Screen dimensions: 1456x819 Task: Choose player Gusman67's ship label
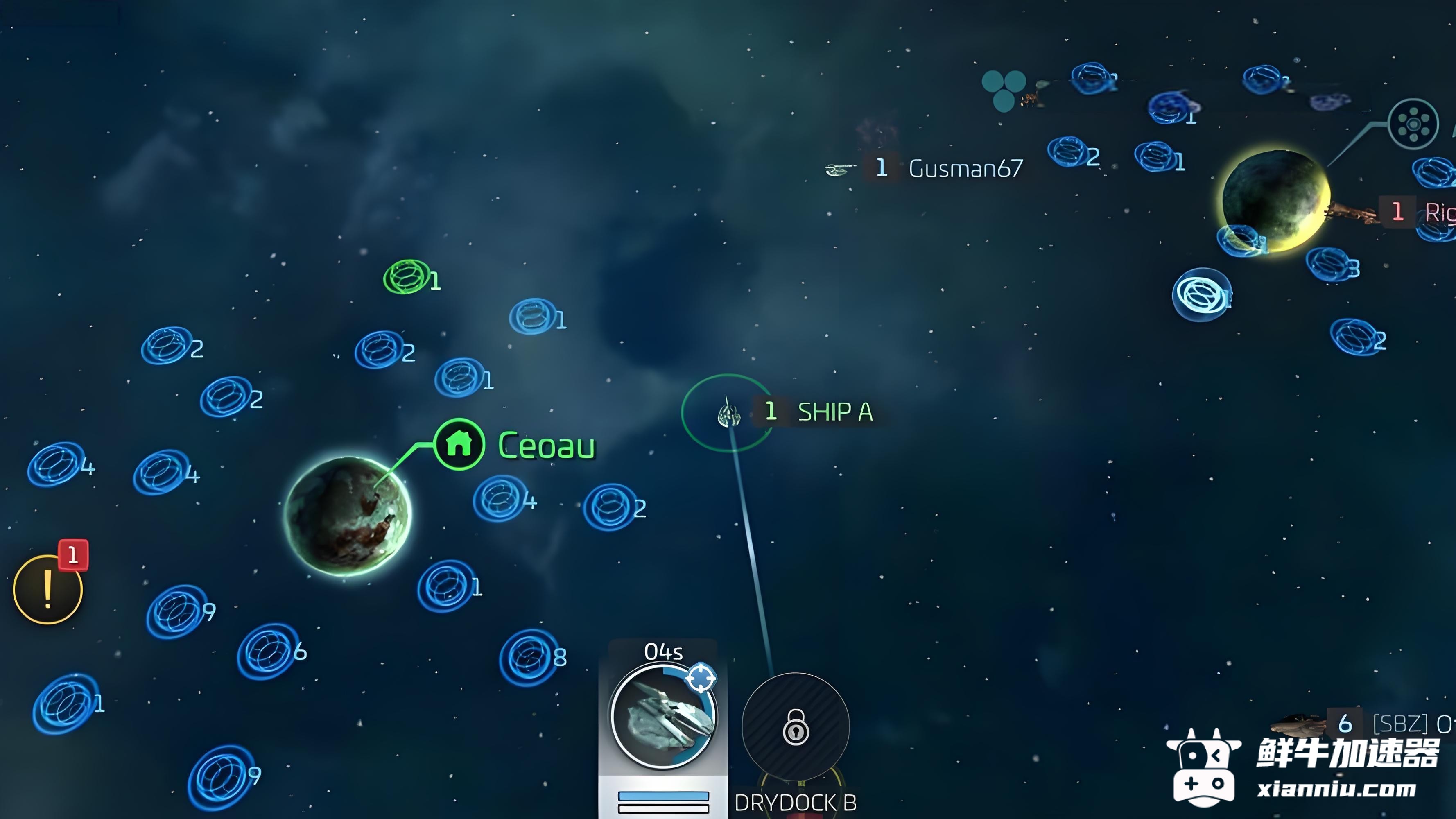point(965,168)
